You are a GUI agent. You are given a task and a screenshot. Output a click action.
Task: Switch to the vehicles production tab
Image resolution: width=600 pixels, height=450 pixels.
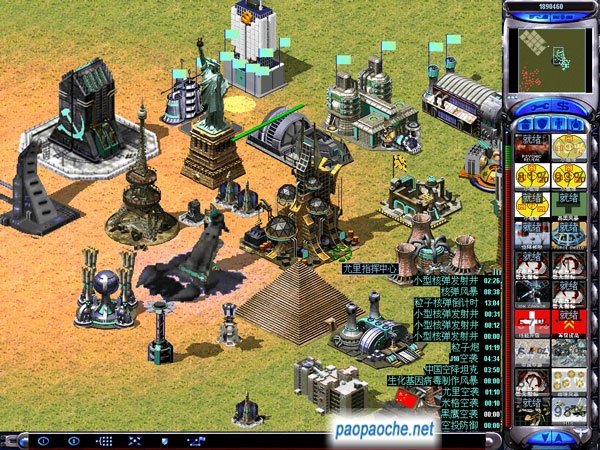(x=574, y=124)
